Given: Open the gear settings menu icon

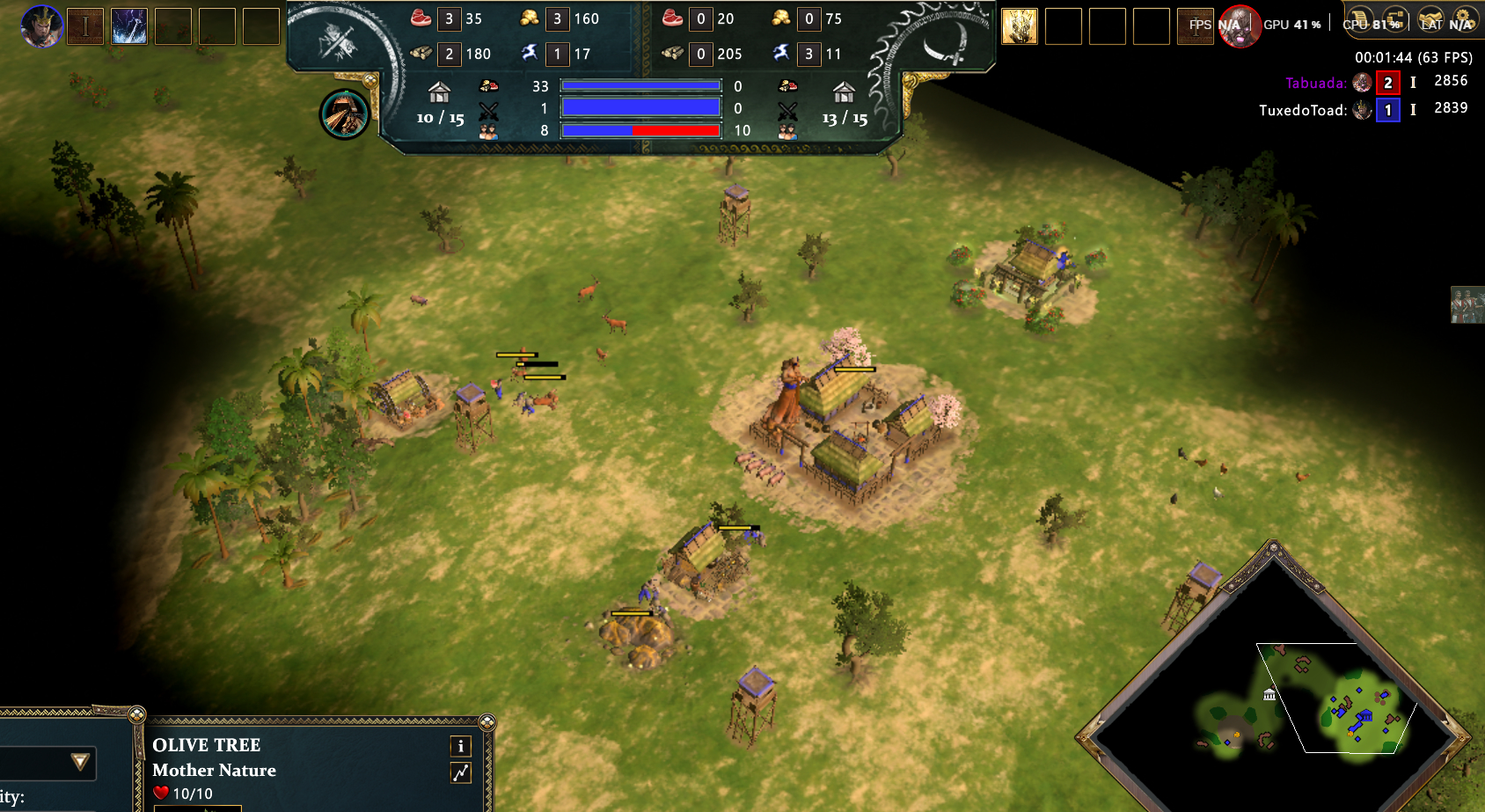Looking at the screenshot, I should click(x=1464, y=19).
